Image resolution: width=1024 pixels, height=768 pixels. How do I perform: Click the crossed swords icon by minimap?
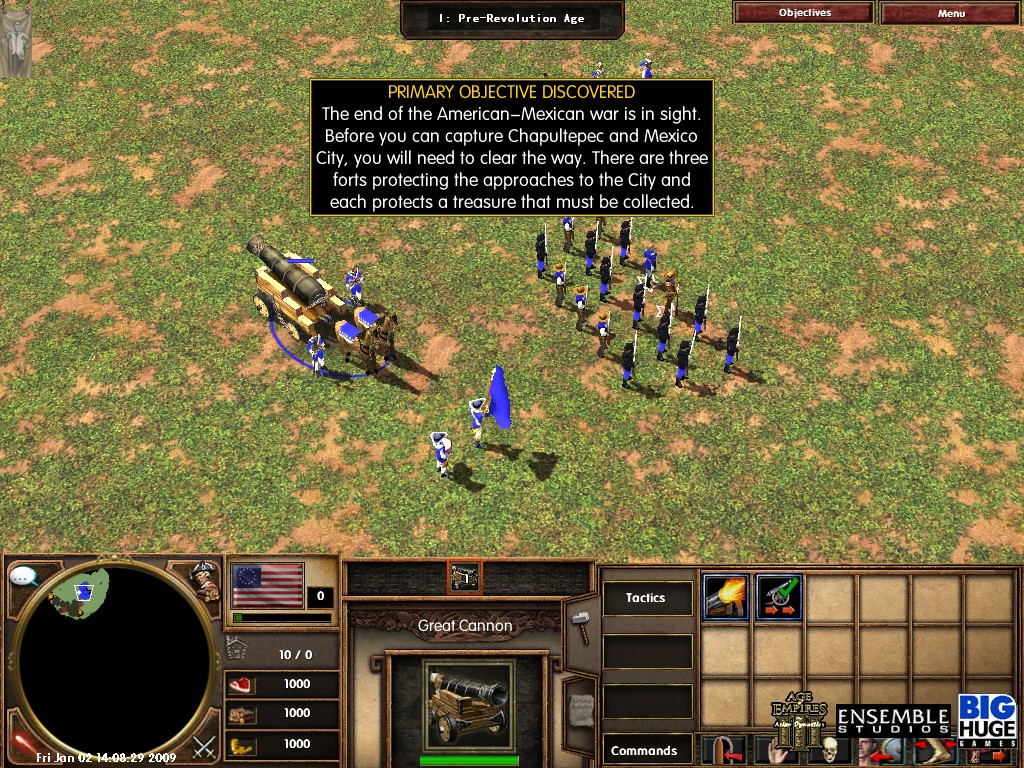coord(205,745)
